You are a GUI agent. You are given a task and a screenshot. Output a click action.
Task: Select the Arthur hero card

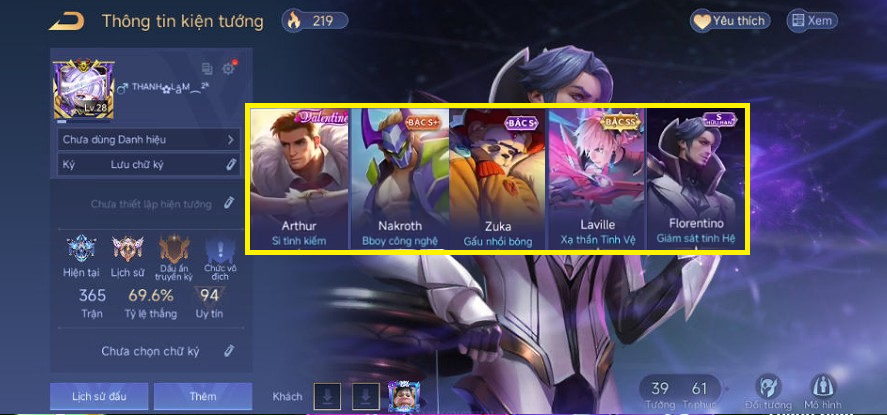[x=298, y=178]
